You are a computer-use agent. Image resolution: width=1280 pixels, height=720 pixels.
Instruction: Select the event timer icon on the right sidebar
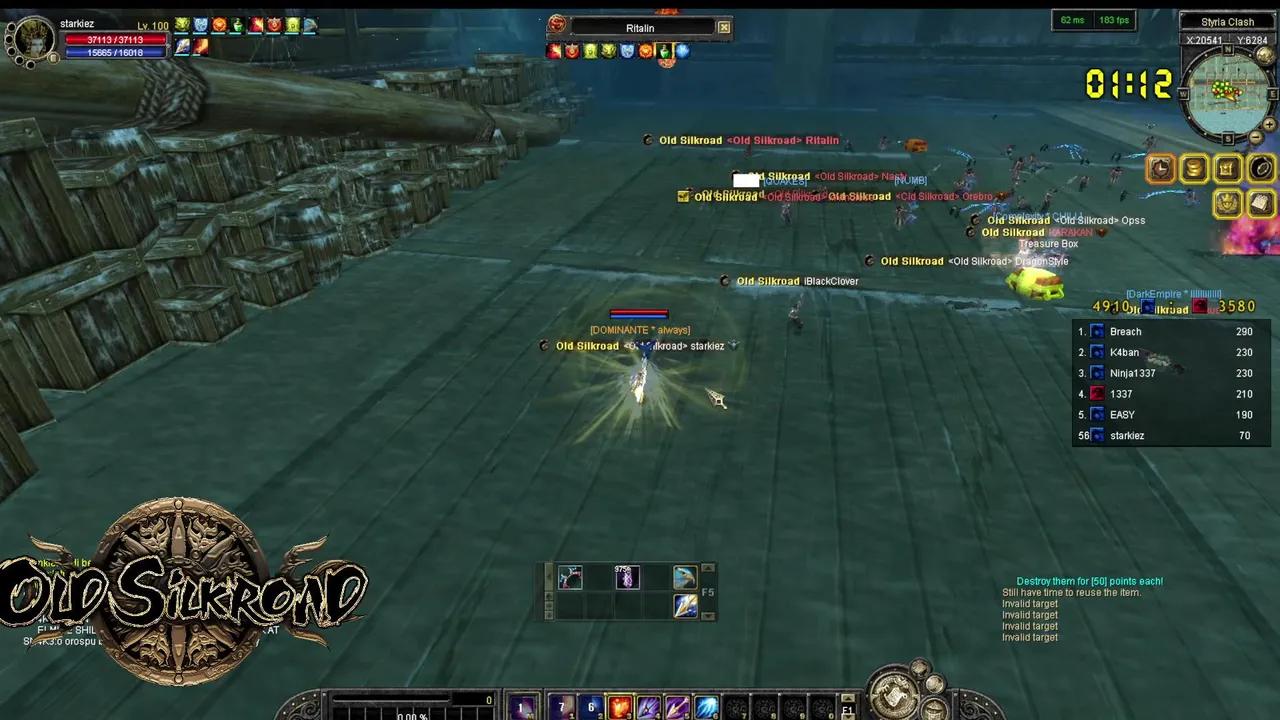tap(1160, 168)
